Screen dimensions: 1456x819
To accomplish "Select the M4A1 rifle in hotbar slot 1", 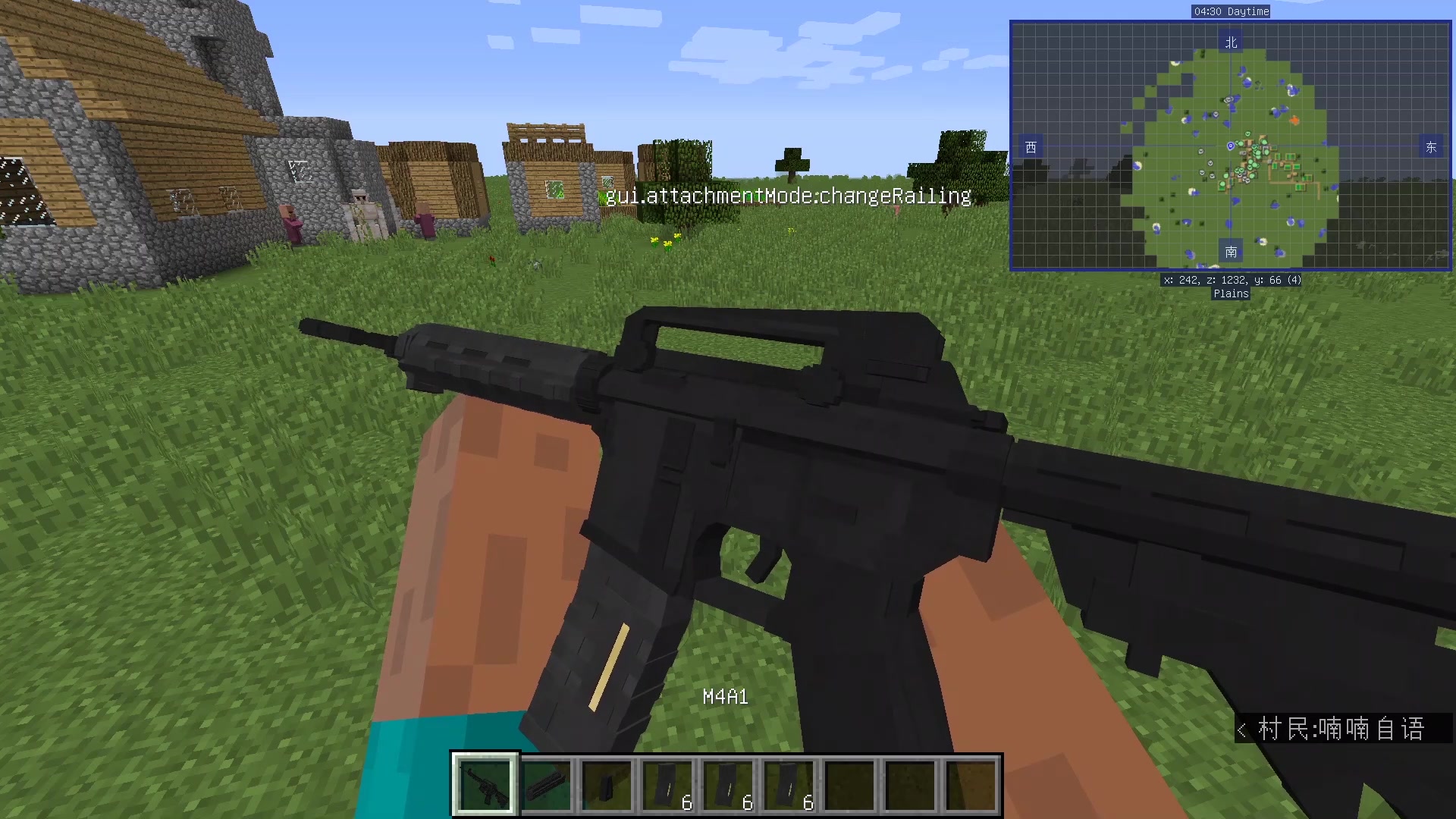I will tap(485, 783).
